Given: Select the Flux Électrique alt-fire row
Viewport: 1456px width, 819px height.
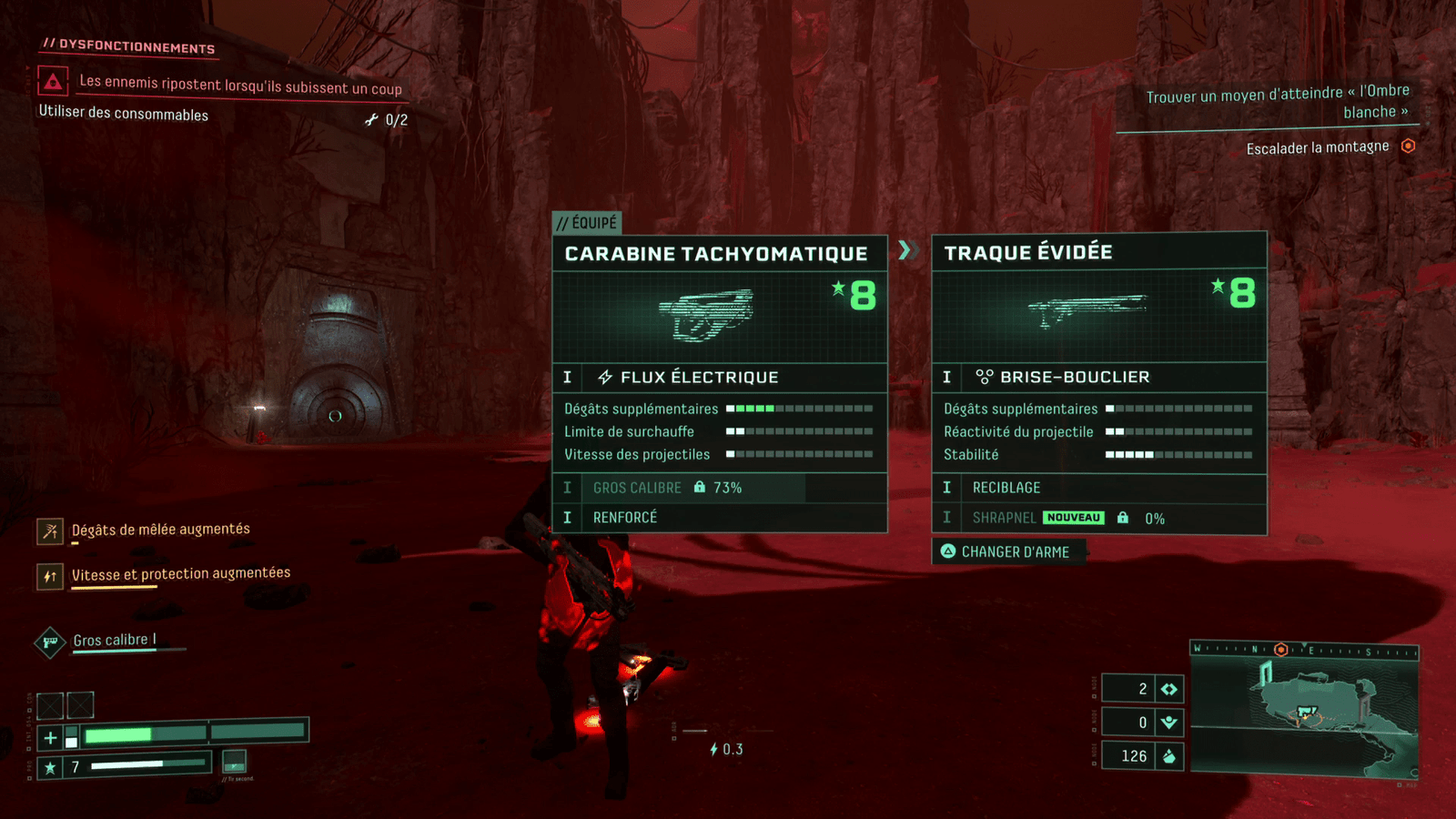Looking at the screenshot, I should pyautogui.click(x=719, y=377).
